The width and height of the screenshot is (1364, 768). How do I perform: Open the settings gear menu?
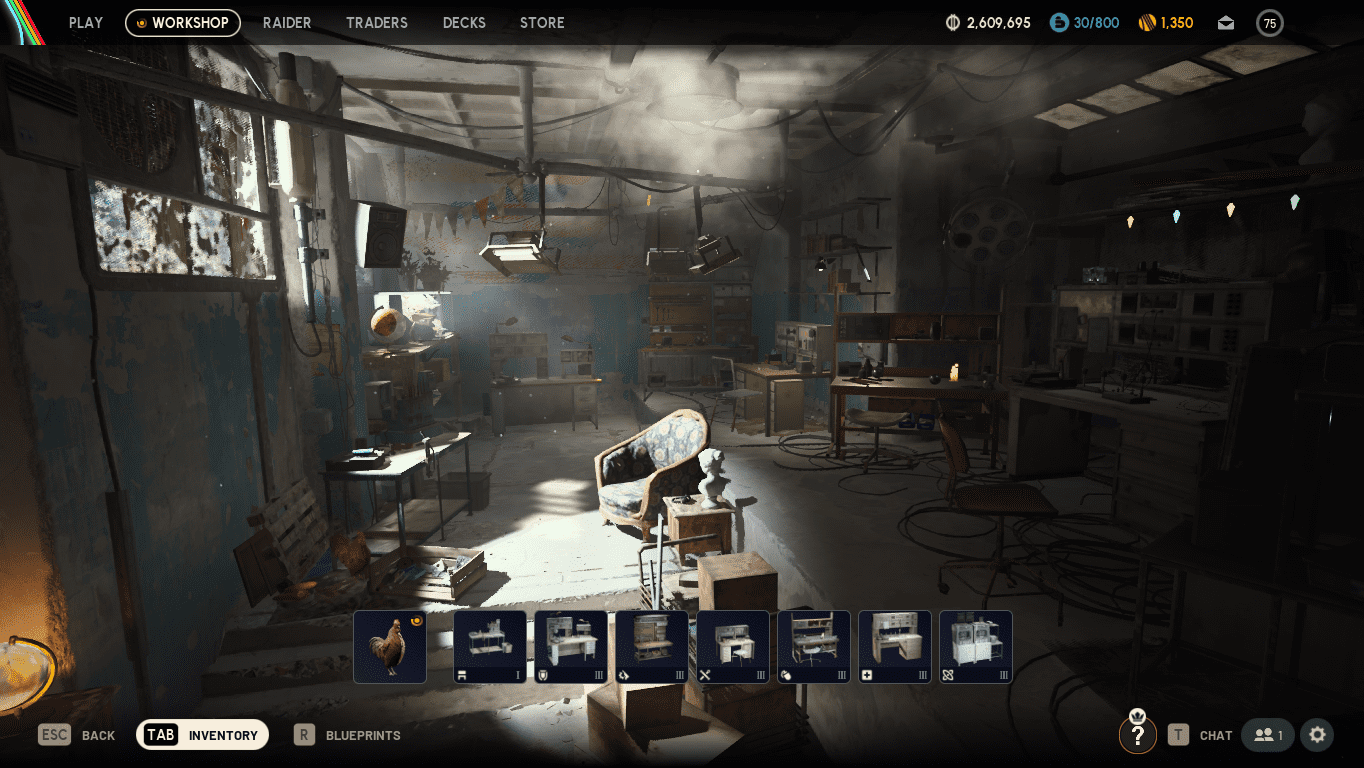pos(1317,735)
